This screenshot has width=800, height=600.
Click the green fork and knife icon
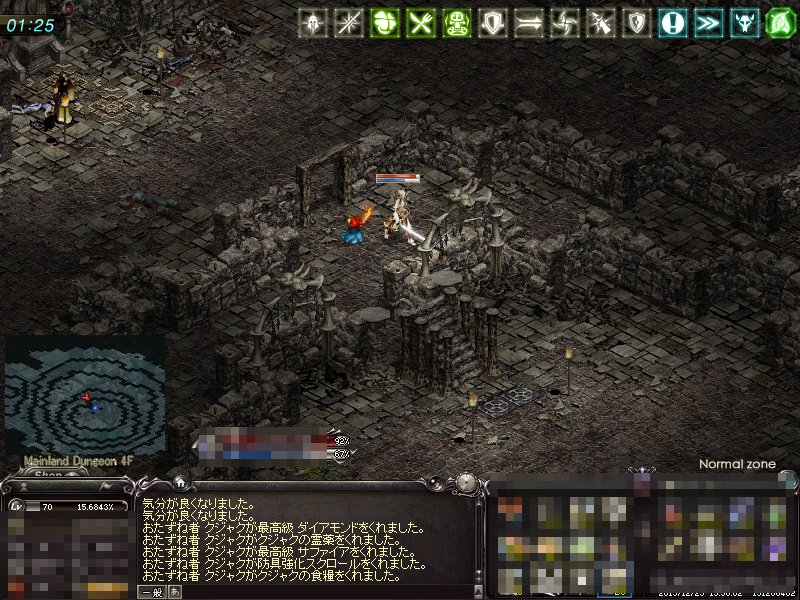pos(420,22)
